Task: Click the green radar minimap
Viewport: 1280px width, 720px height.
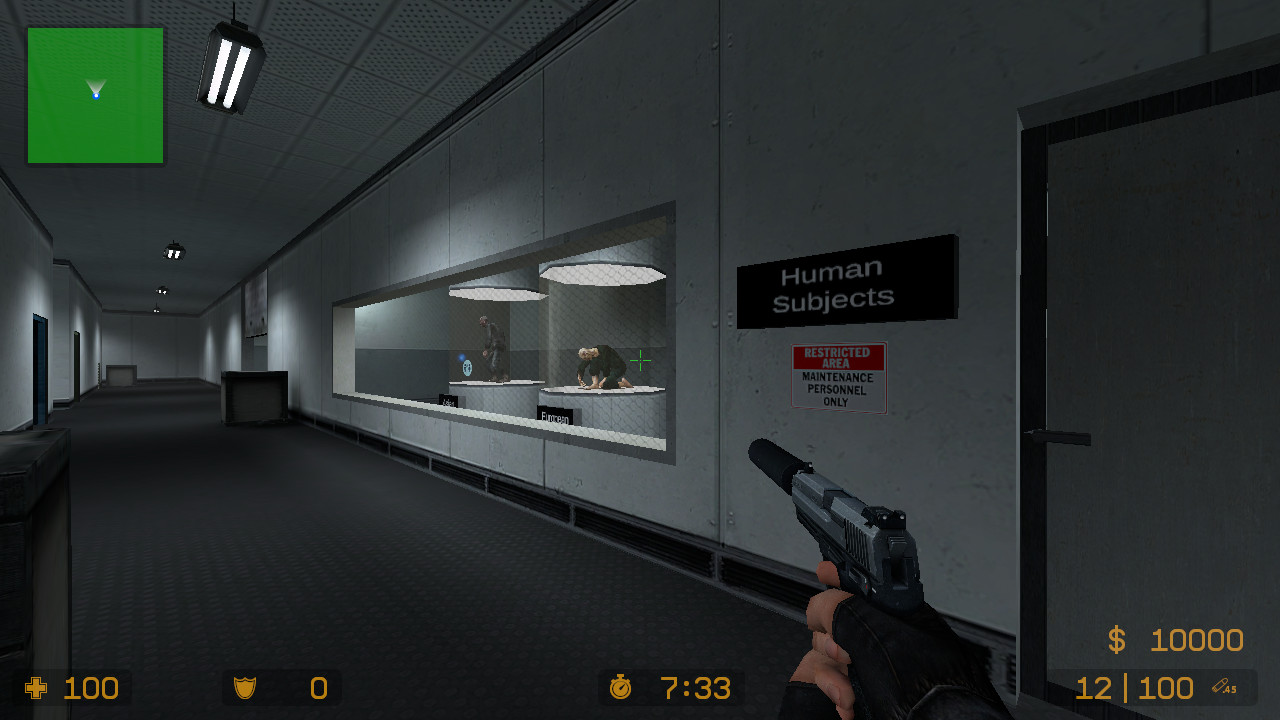Action: [x=95, y=95]
